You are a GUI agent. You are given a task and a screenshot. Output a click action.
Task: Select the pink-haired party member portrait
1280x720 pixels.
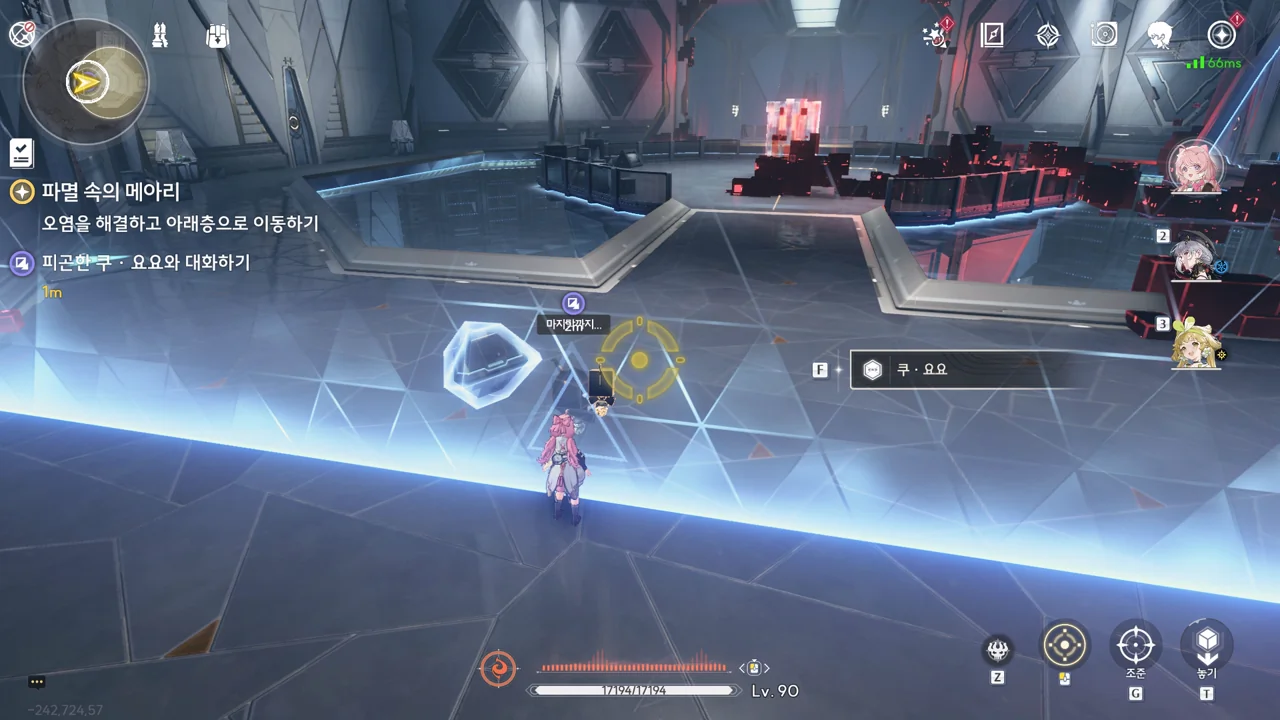(x=1195, y=167)
